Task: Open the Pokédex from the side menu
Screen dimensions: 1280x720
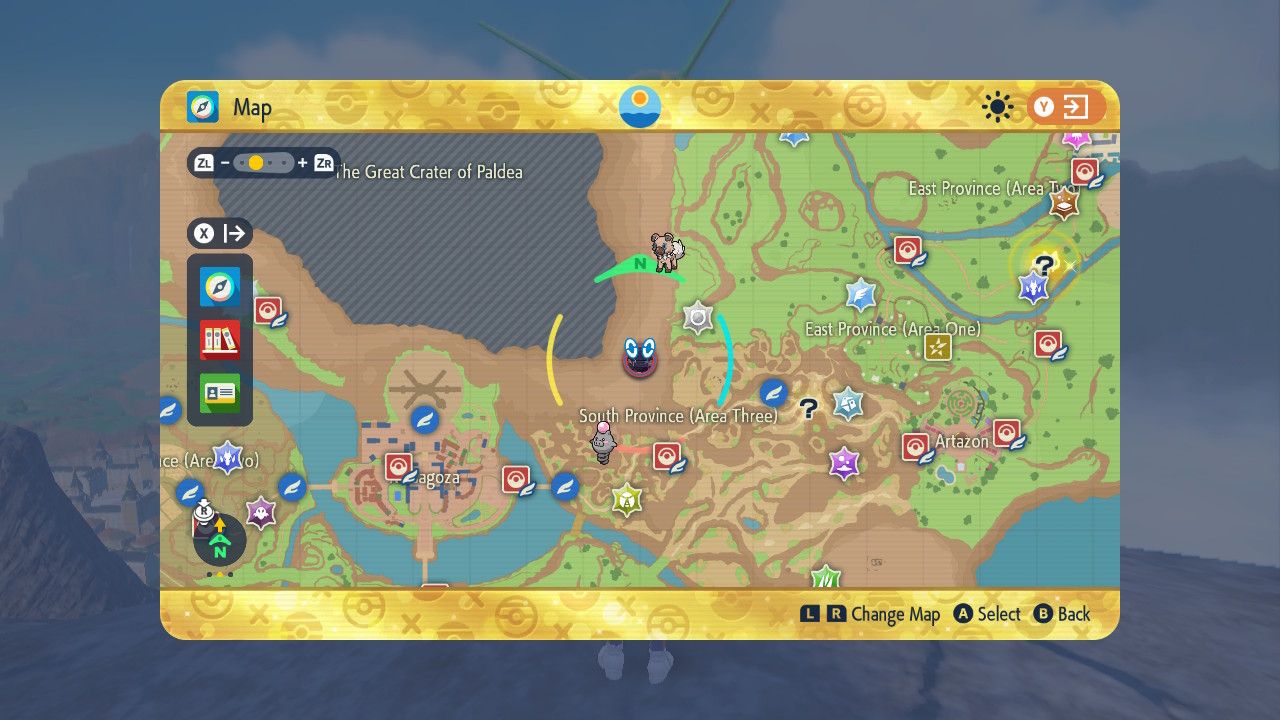Action: click(219, 339)
